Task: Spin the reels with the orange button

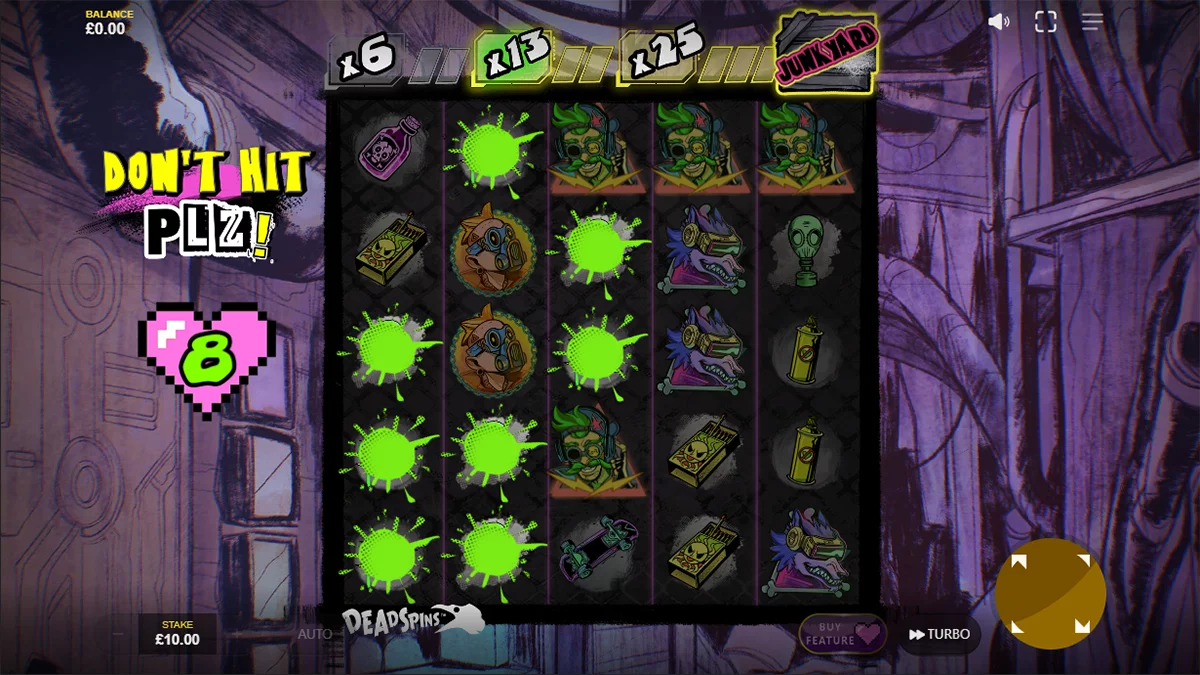Action: (1049, 594)
